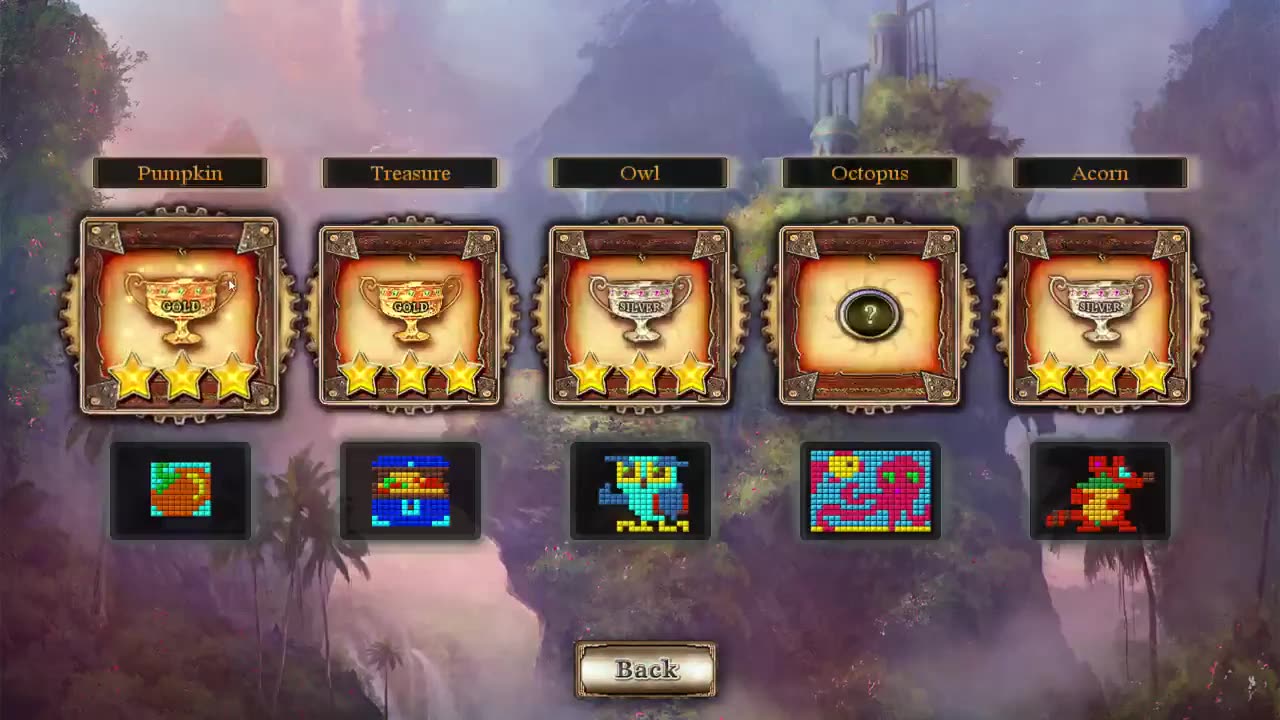
Task: Click the Treasure name label
Action: click(410, 173)
